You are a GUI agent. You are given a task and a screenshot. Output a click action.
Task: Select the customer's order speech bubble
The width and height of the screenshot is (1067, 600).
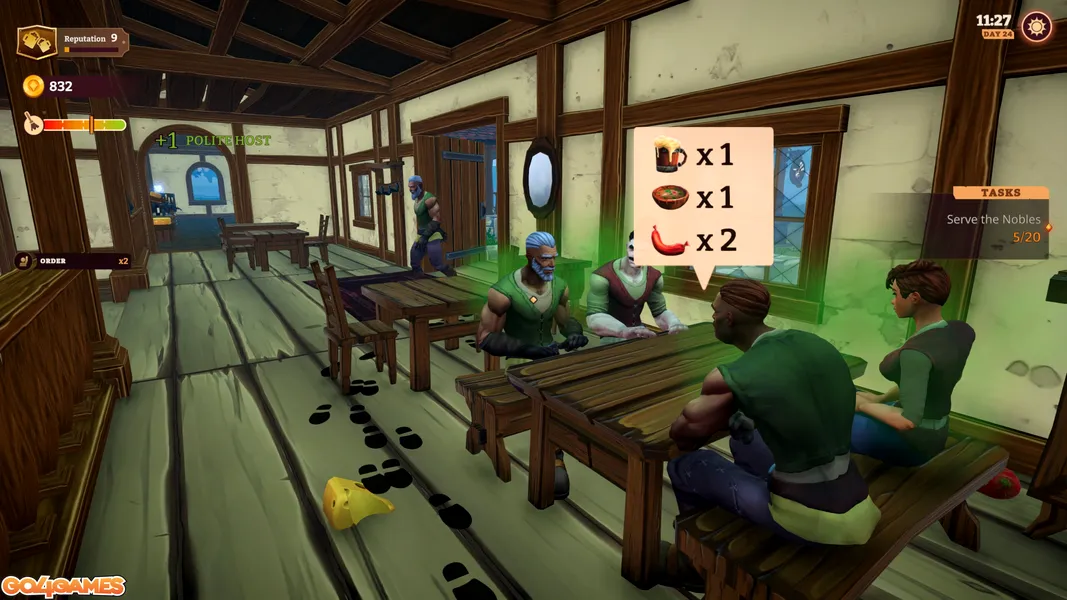[x=703, y=197]
